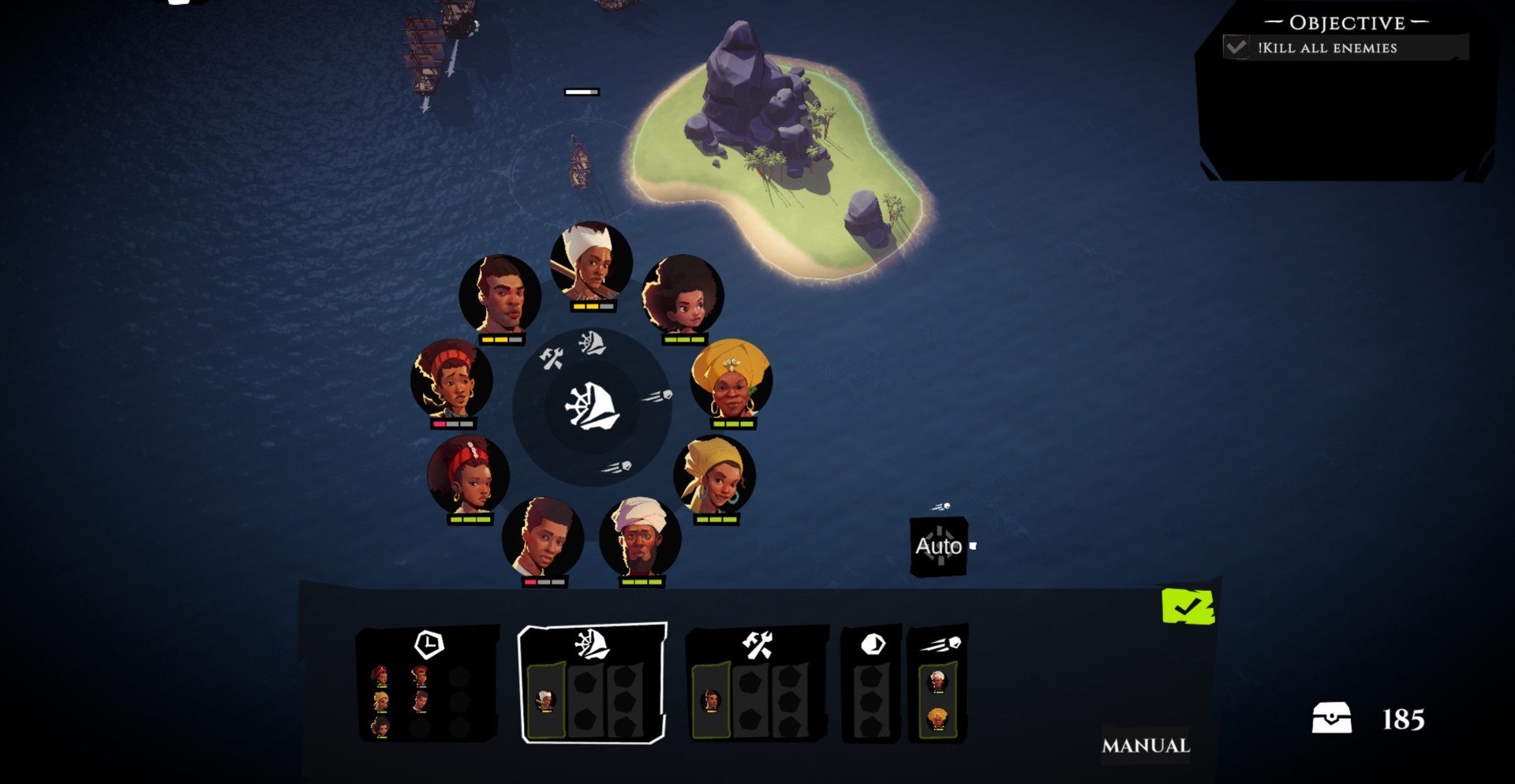Confirm with the green checkmark button
This screenshot has height=784, width=1515.
click(x=1188, y=607)
